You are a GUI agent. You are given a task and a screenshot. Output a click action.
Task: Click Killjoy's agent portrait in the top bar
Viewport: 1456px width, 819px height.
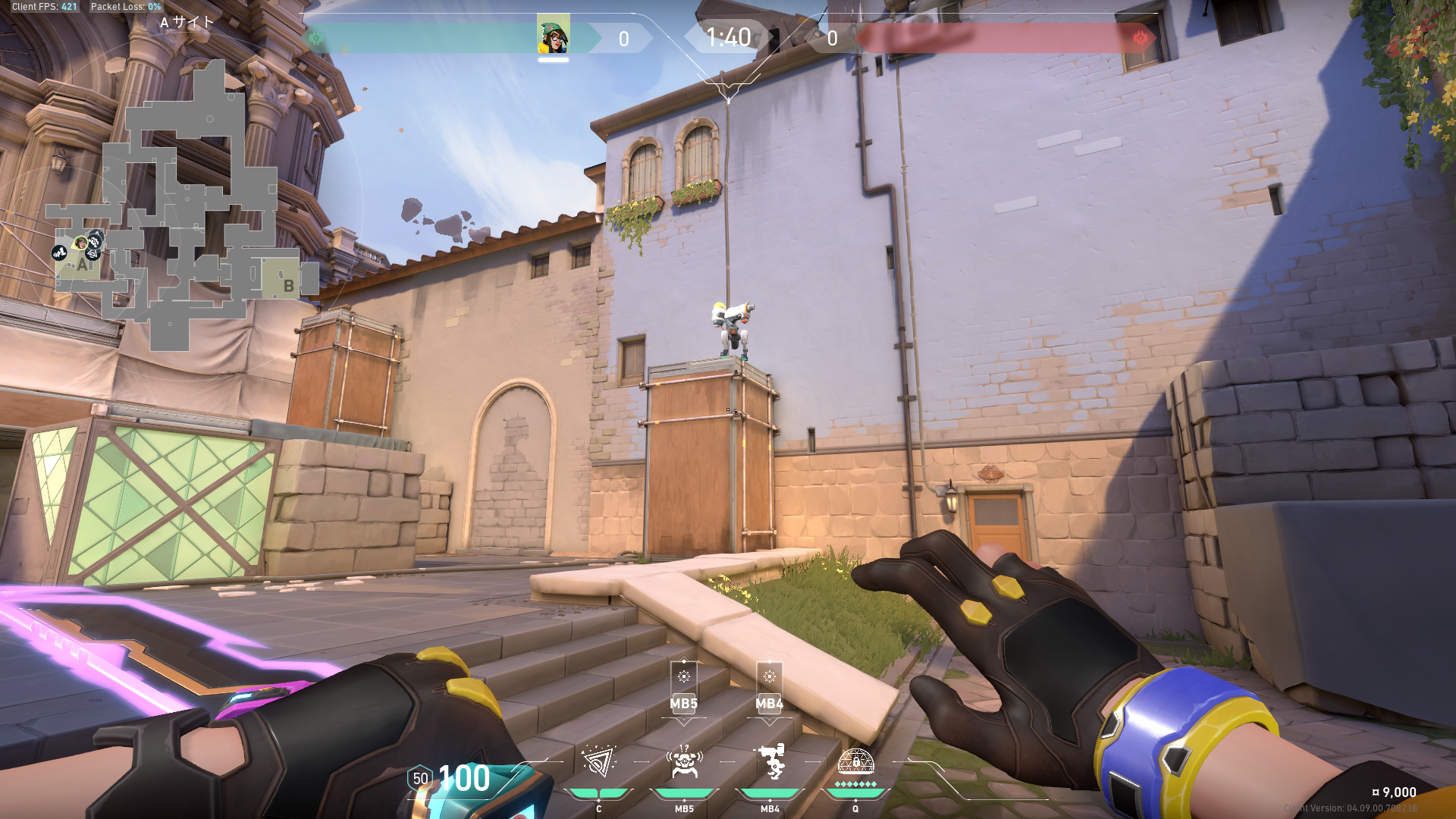click(553, 36)
